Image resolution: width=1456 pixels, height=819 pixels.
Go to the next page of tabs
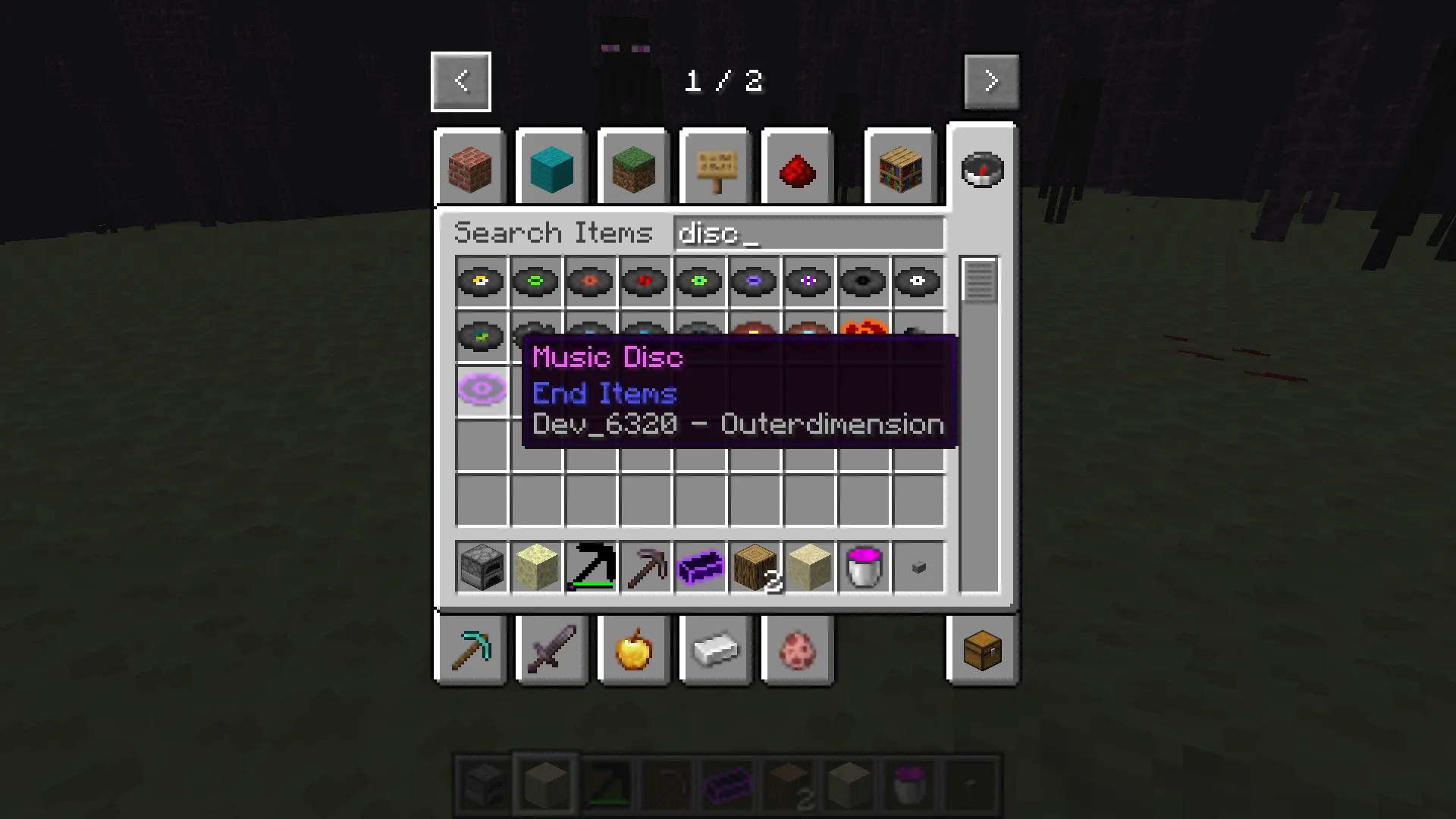pos(991,80)
